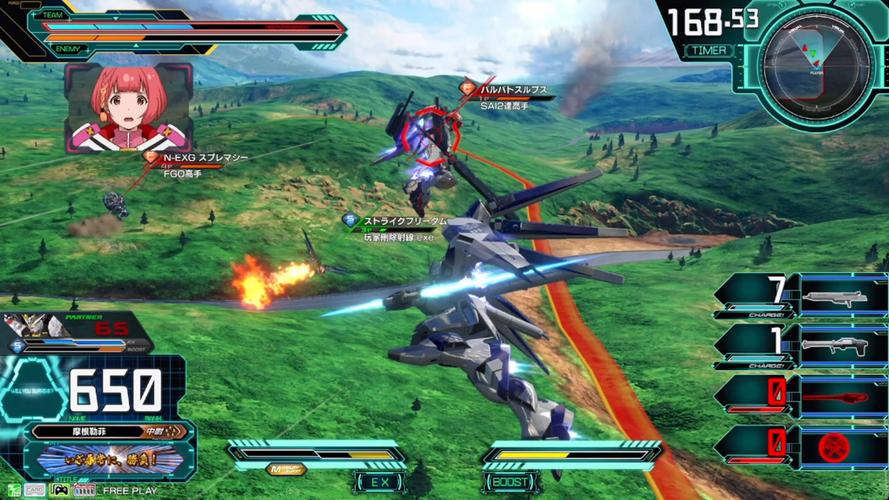Click the red-haired pilot portrait
Screen dimensions: 889x500
click(x=127, y=108)
